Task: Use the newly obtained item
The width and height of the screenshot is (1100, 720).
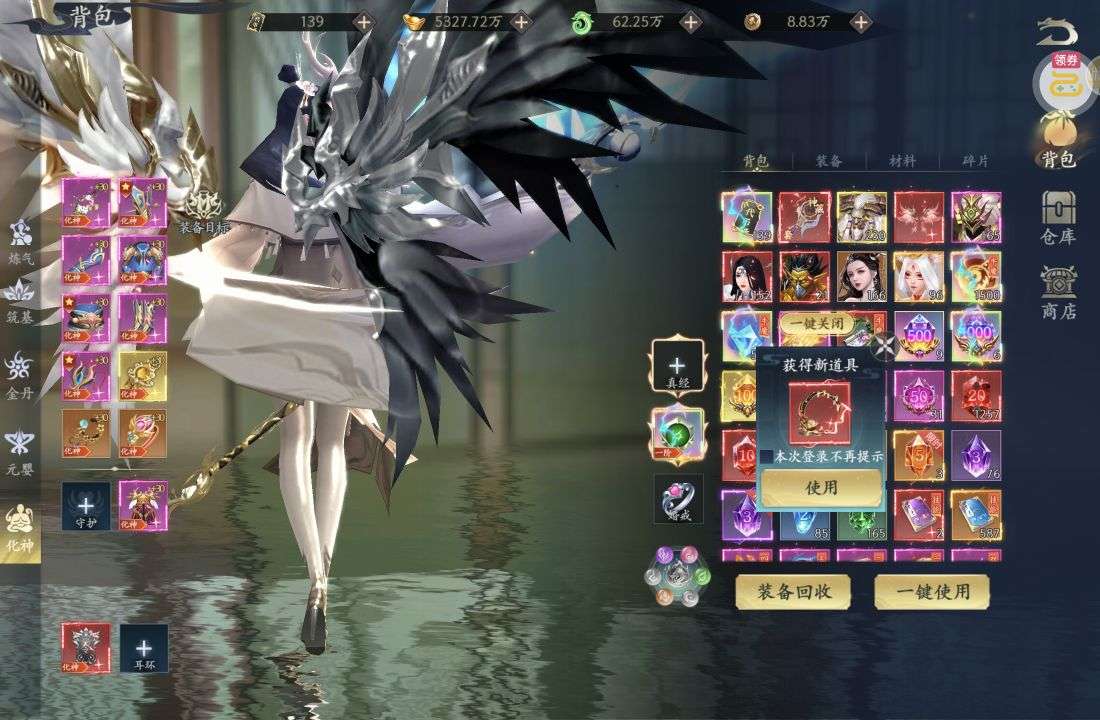Action: click(x=821, y=488)
